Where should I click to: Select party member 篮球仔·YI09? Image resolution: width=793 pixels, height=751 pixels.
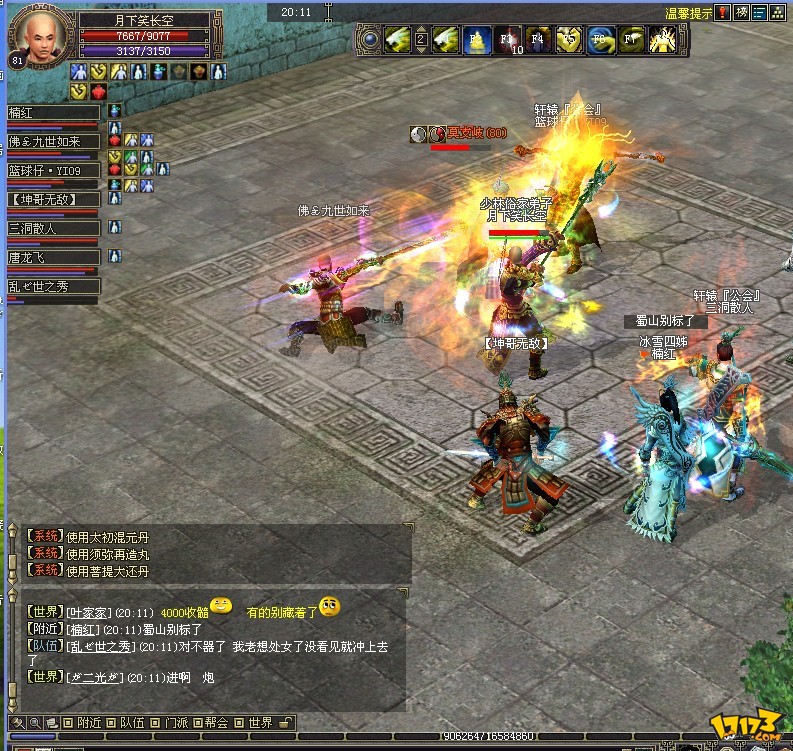[x=53, y=171]
